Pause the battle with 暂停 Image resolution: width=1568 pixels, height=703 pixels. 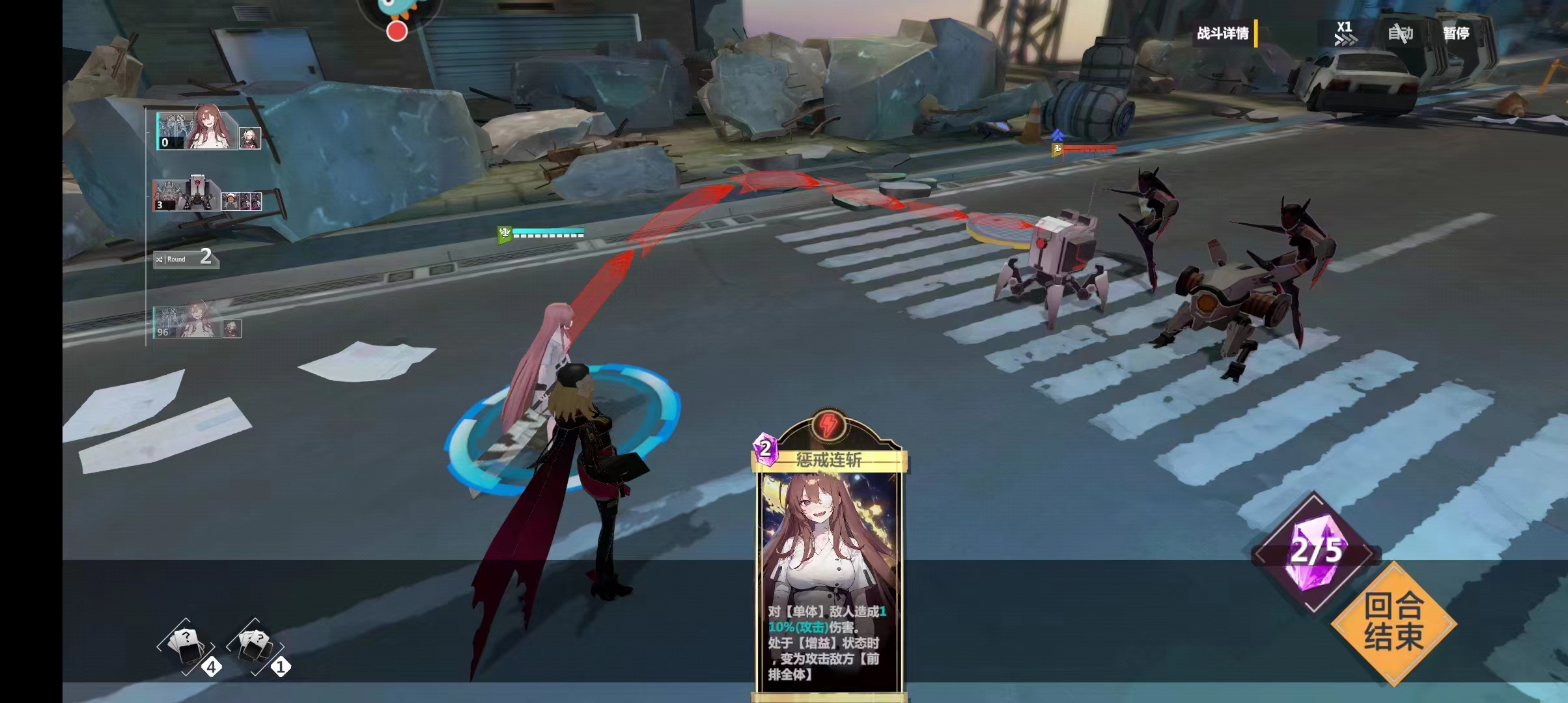[x=1456, y=33]
